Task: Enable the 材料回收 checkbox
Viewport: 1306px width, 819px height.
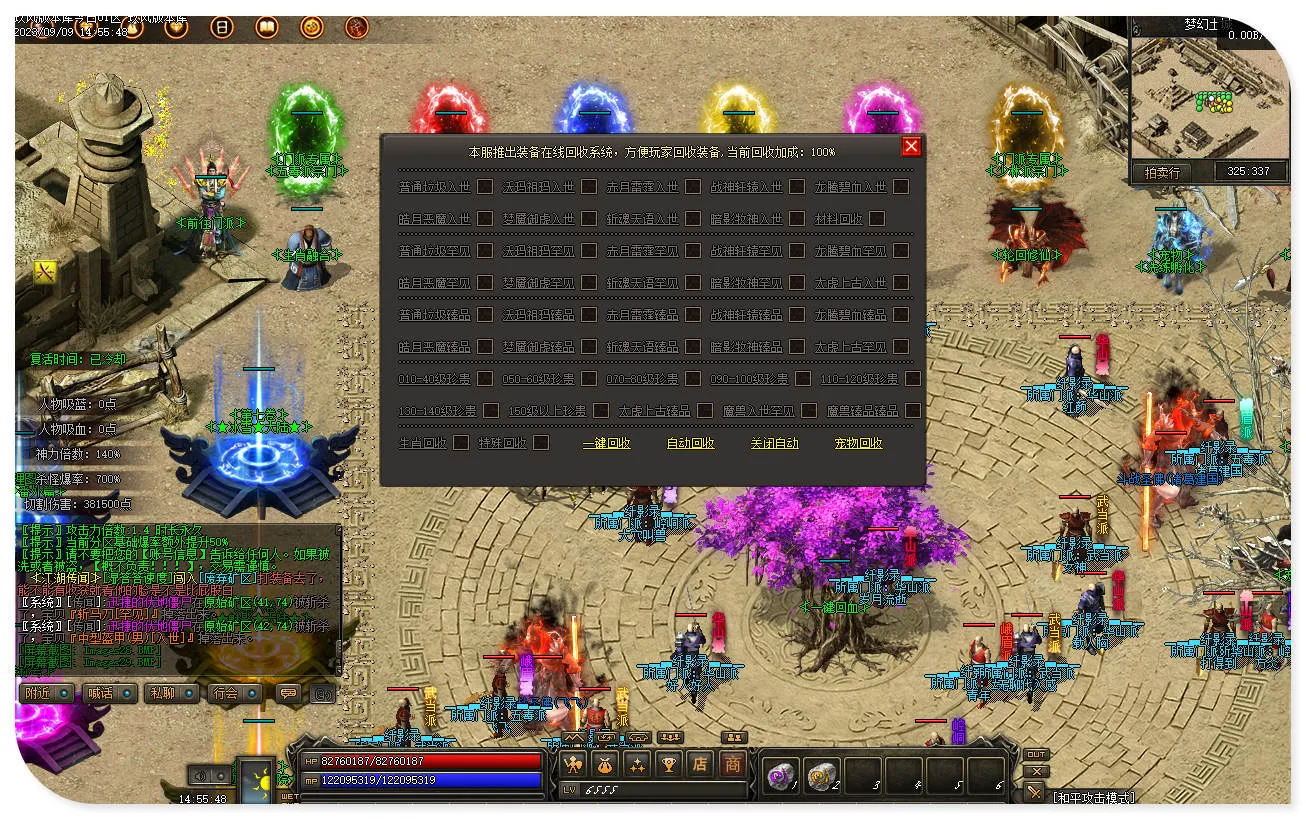Action: (877, 218)
